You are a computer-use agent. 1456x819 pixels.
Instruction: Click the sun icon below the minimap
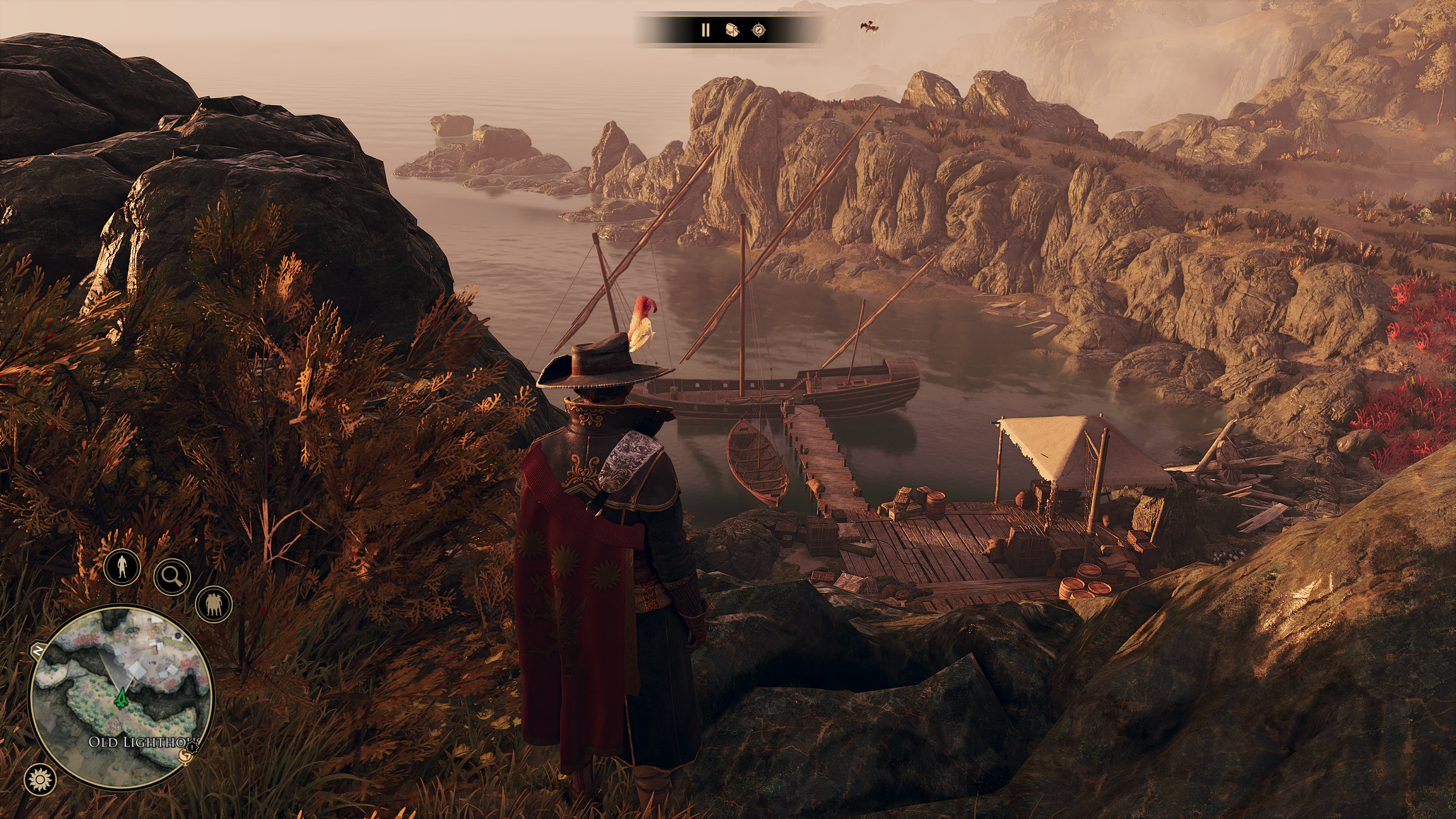[x=40, y=779]
